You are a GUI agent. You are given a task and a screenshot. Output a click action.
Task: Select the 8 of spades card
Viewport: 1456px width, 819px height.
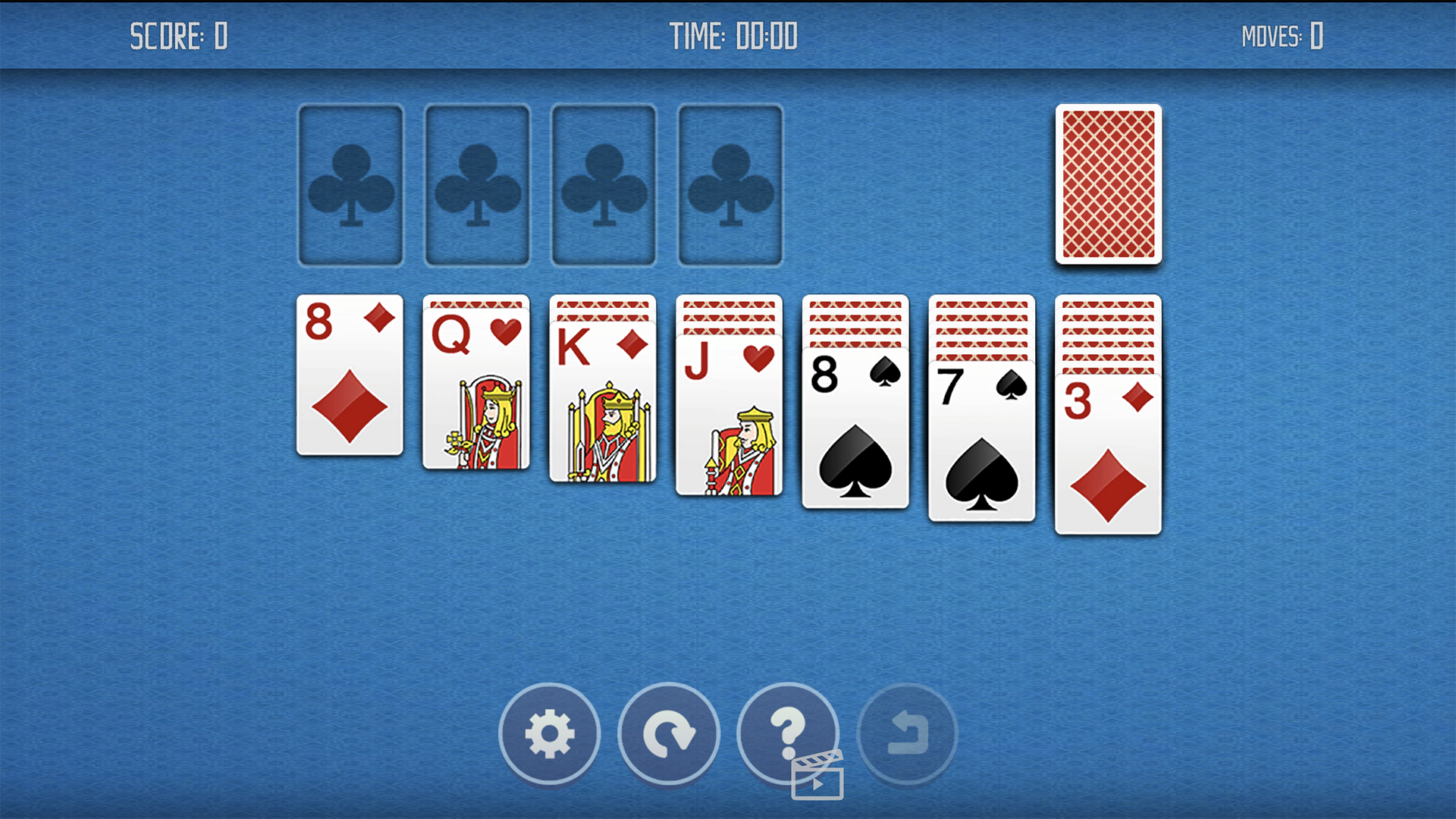855,428
